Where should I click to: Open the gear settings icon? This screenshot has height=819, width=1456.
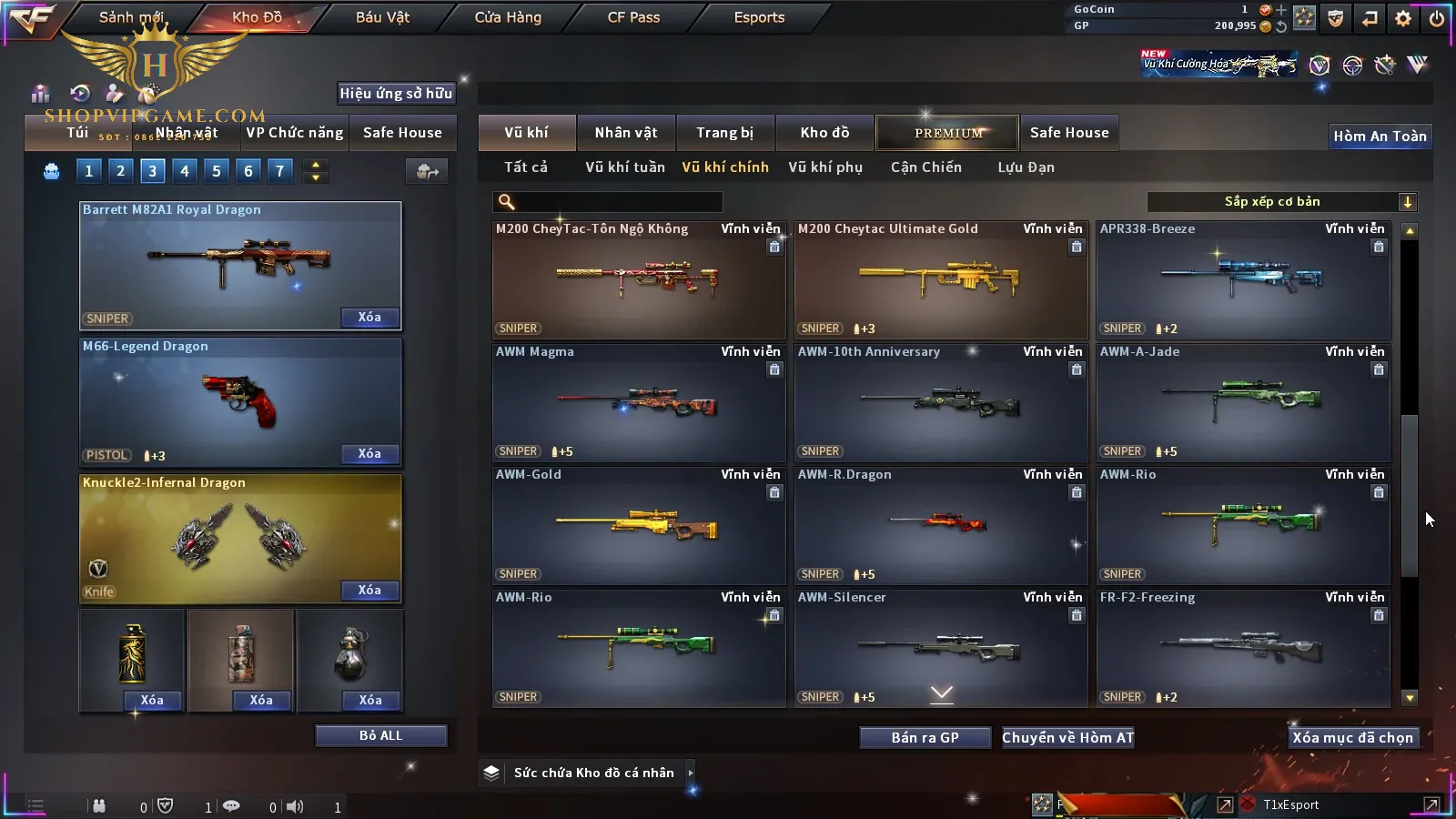tap(1403, 18)
